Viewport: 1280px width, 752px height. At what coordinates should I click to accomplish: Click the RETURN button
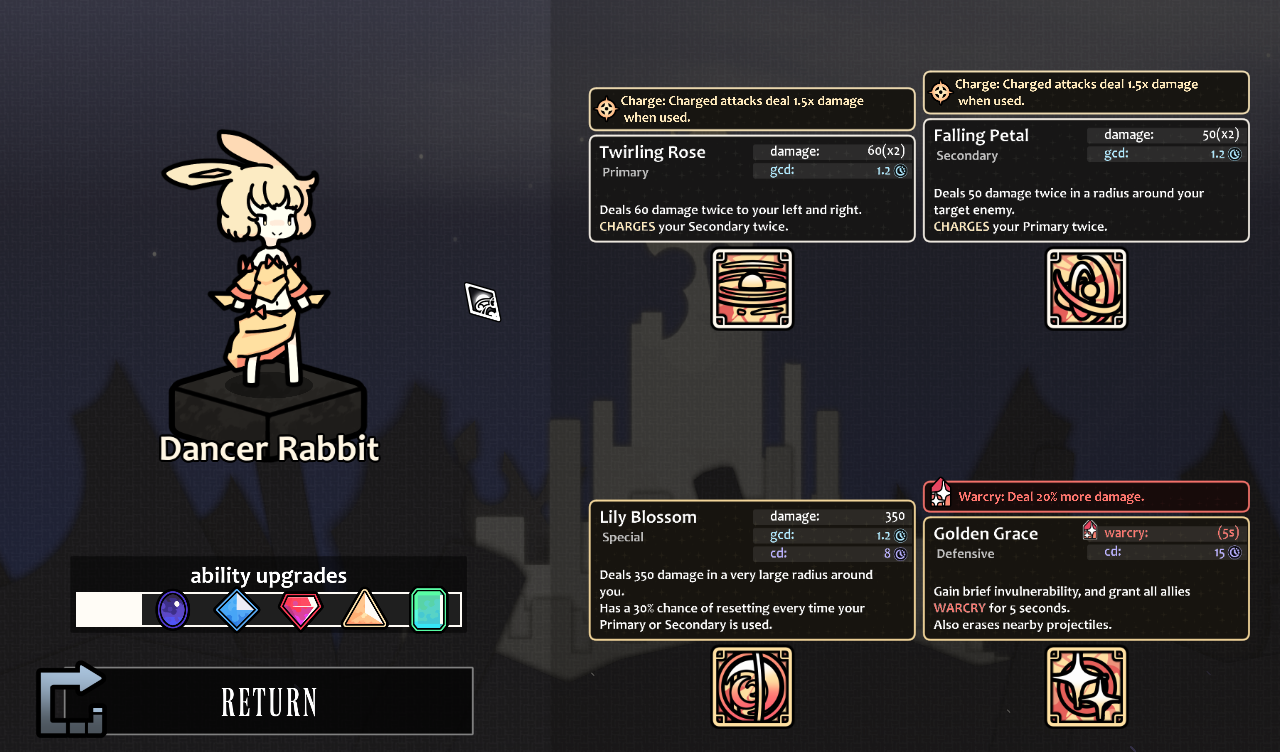[270, 701]
